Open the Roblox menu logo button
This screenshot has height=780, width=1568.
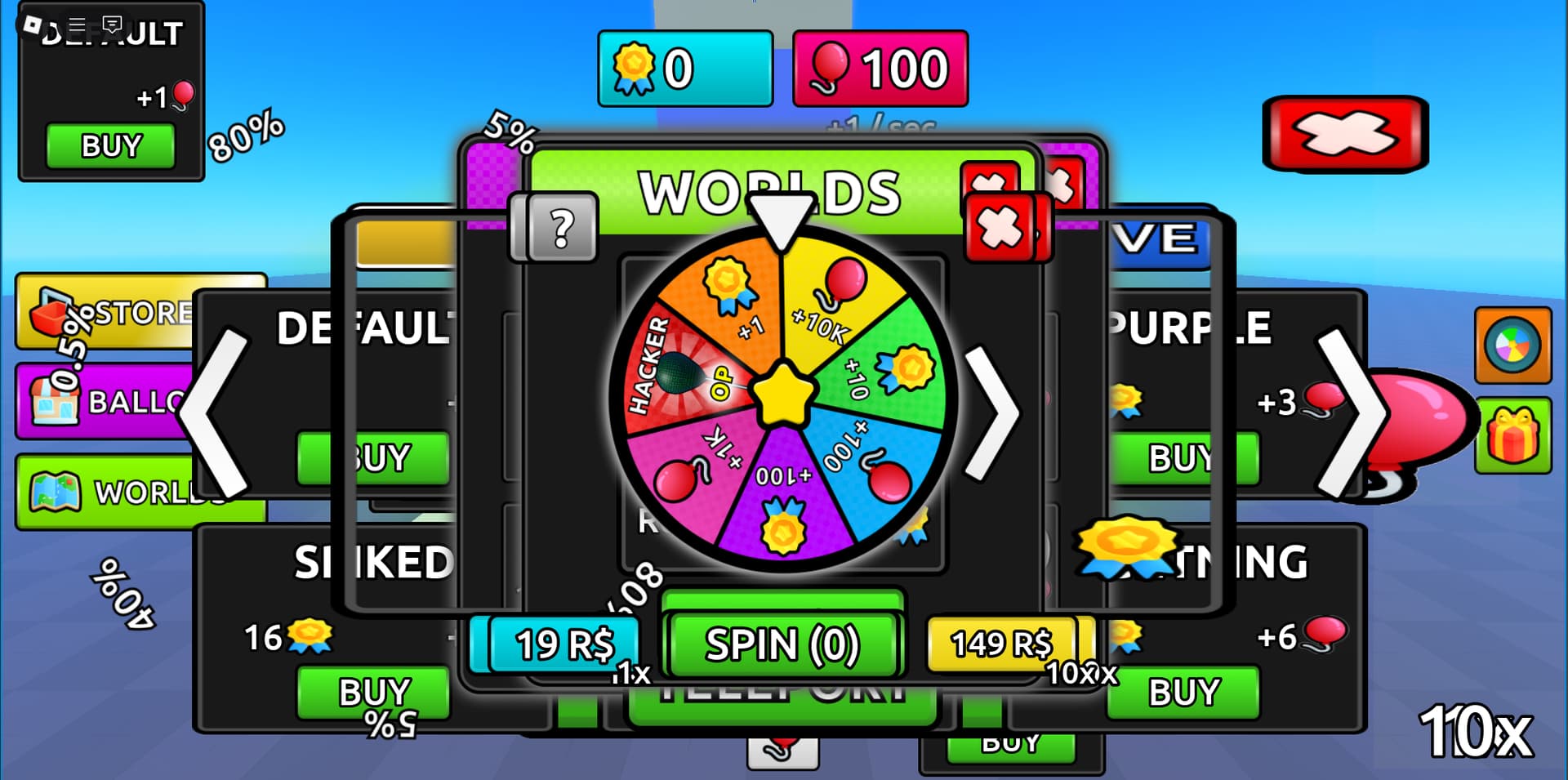(x=33, y=25)
